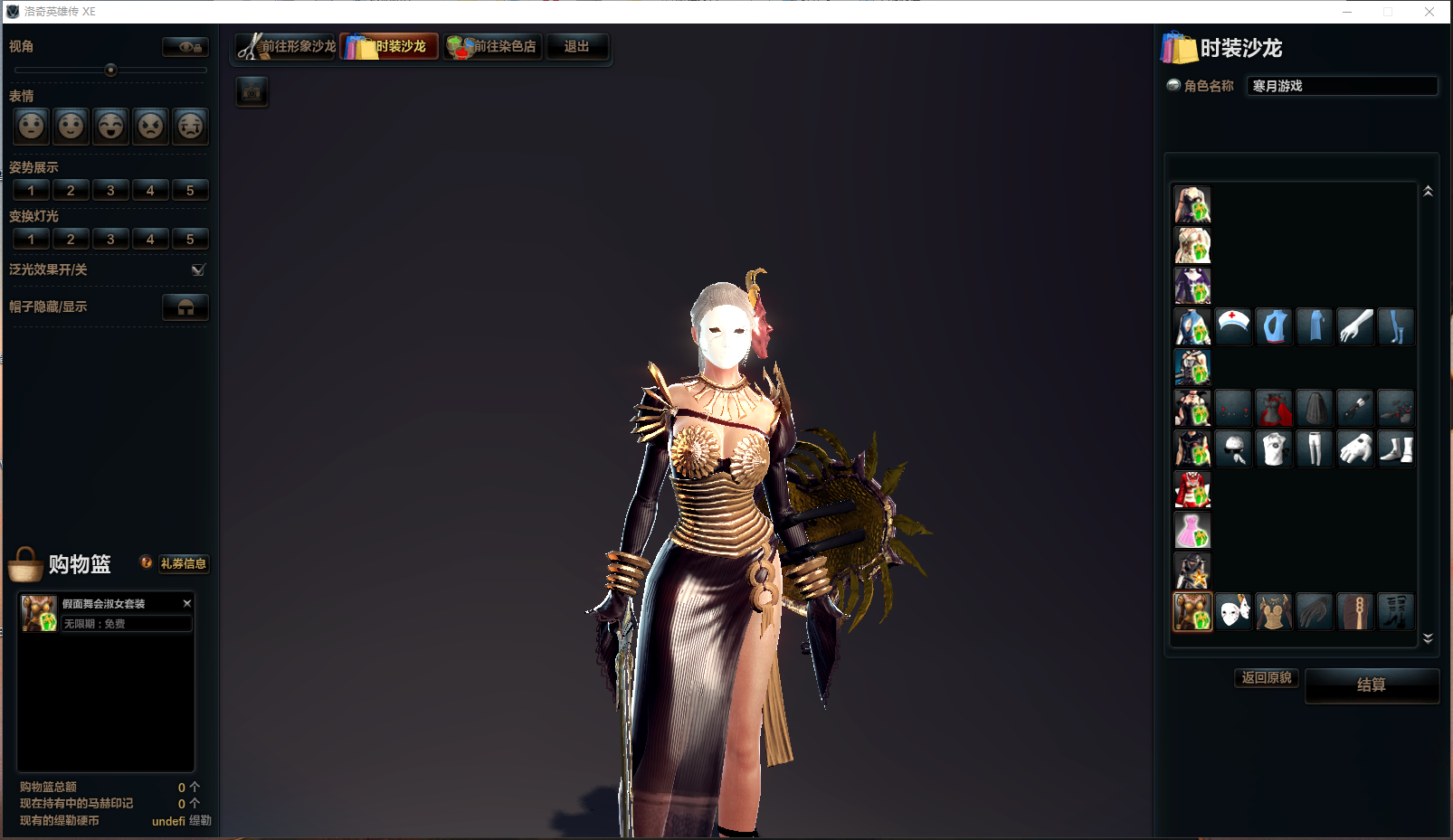The height and width of the screenshot is (840, 1453).
Task: Click the camera screenshot button
Action: [252, 92]
